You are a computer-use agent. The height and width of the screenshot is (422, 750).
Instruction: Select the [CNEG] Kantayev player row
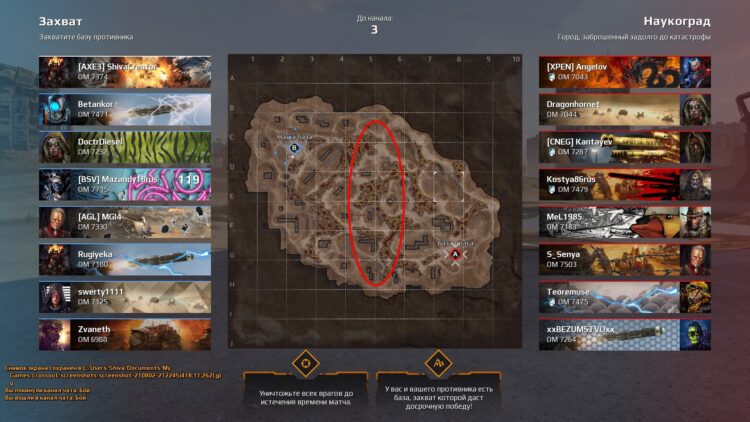point(625,146)
